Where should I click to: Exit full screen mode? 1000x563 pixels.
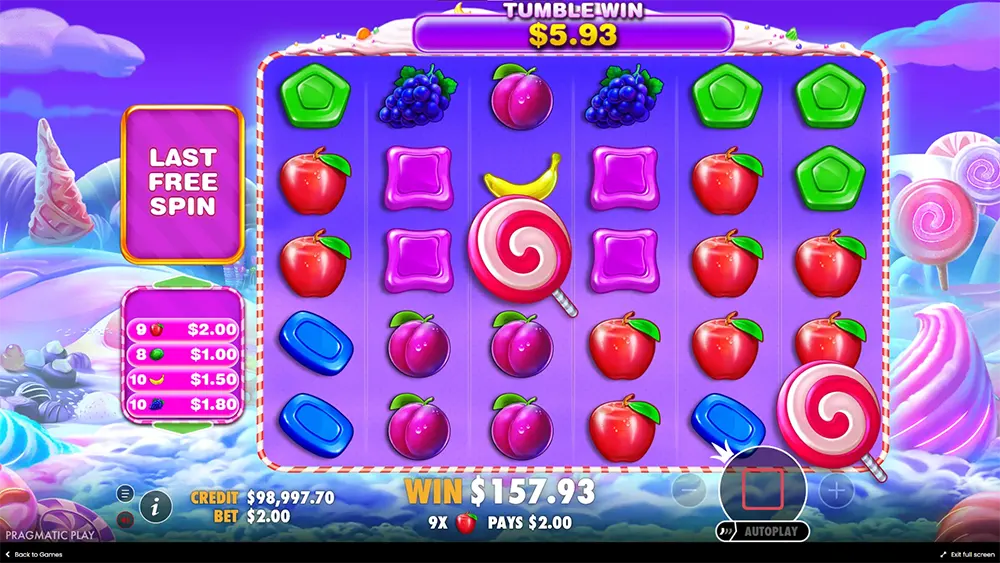pos(966,554)
